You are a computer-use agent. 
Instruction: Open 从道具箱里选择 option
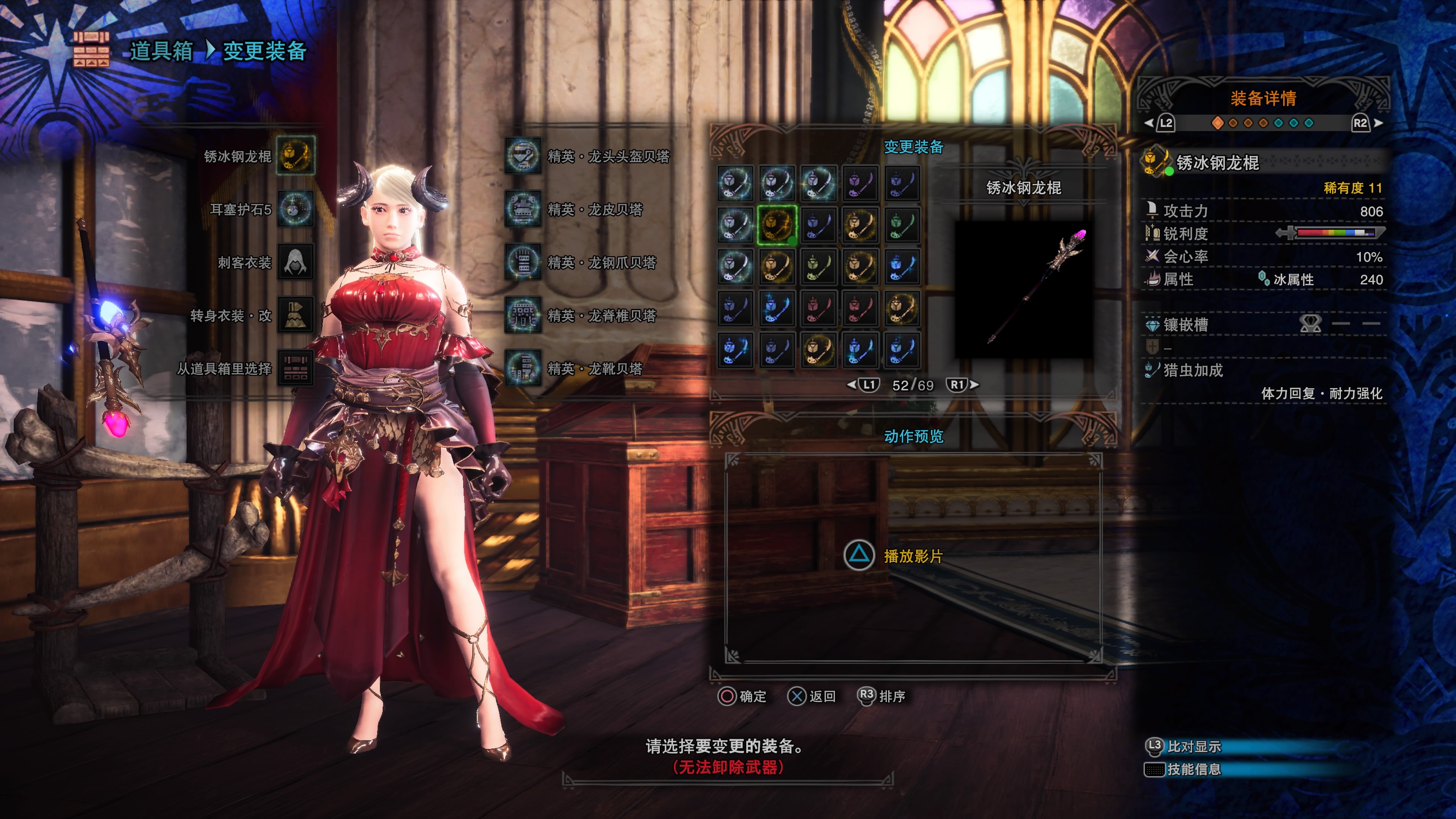(295, 368)
